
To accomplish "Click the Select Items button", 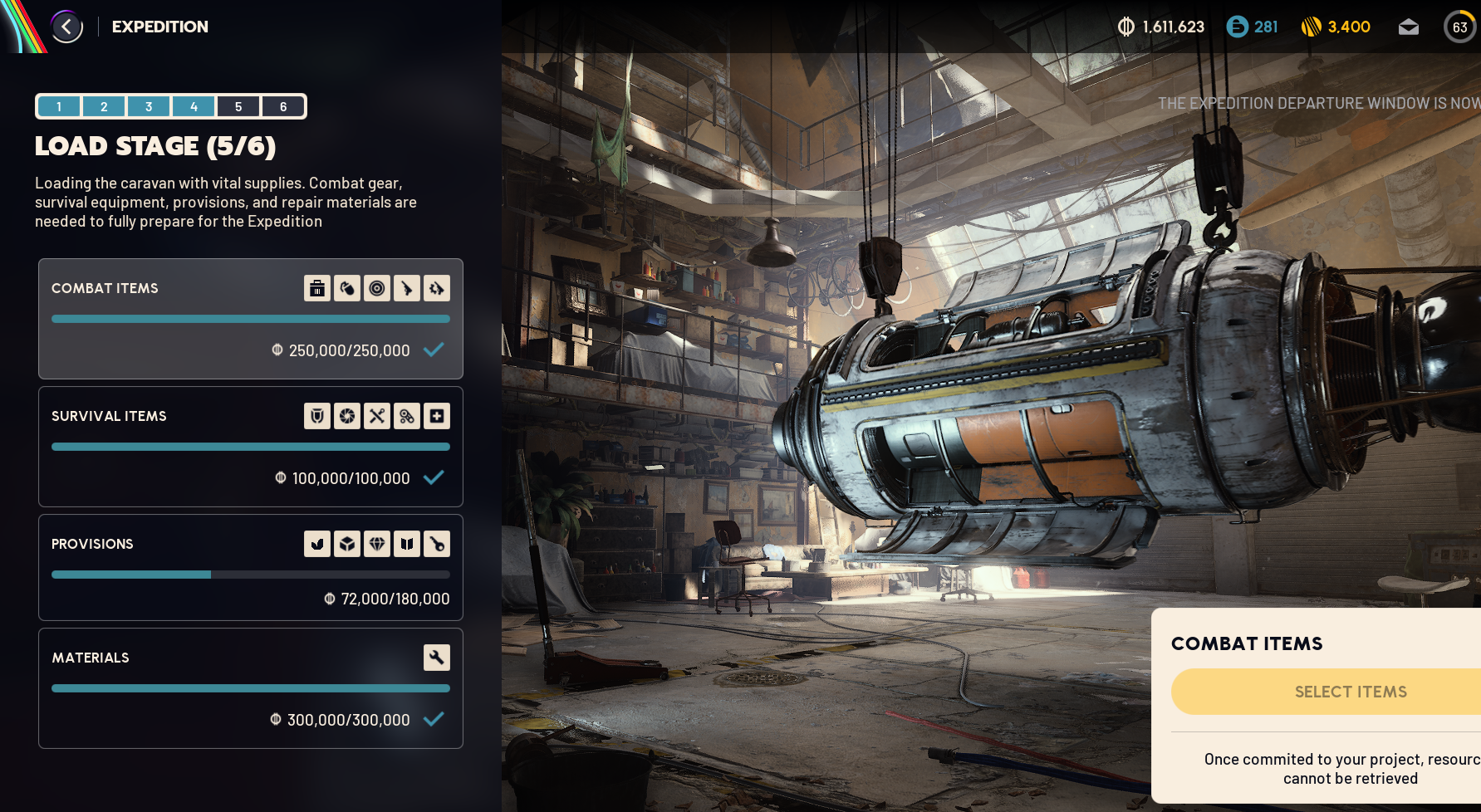I will [x=1350, y=692].
